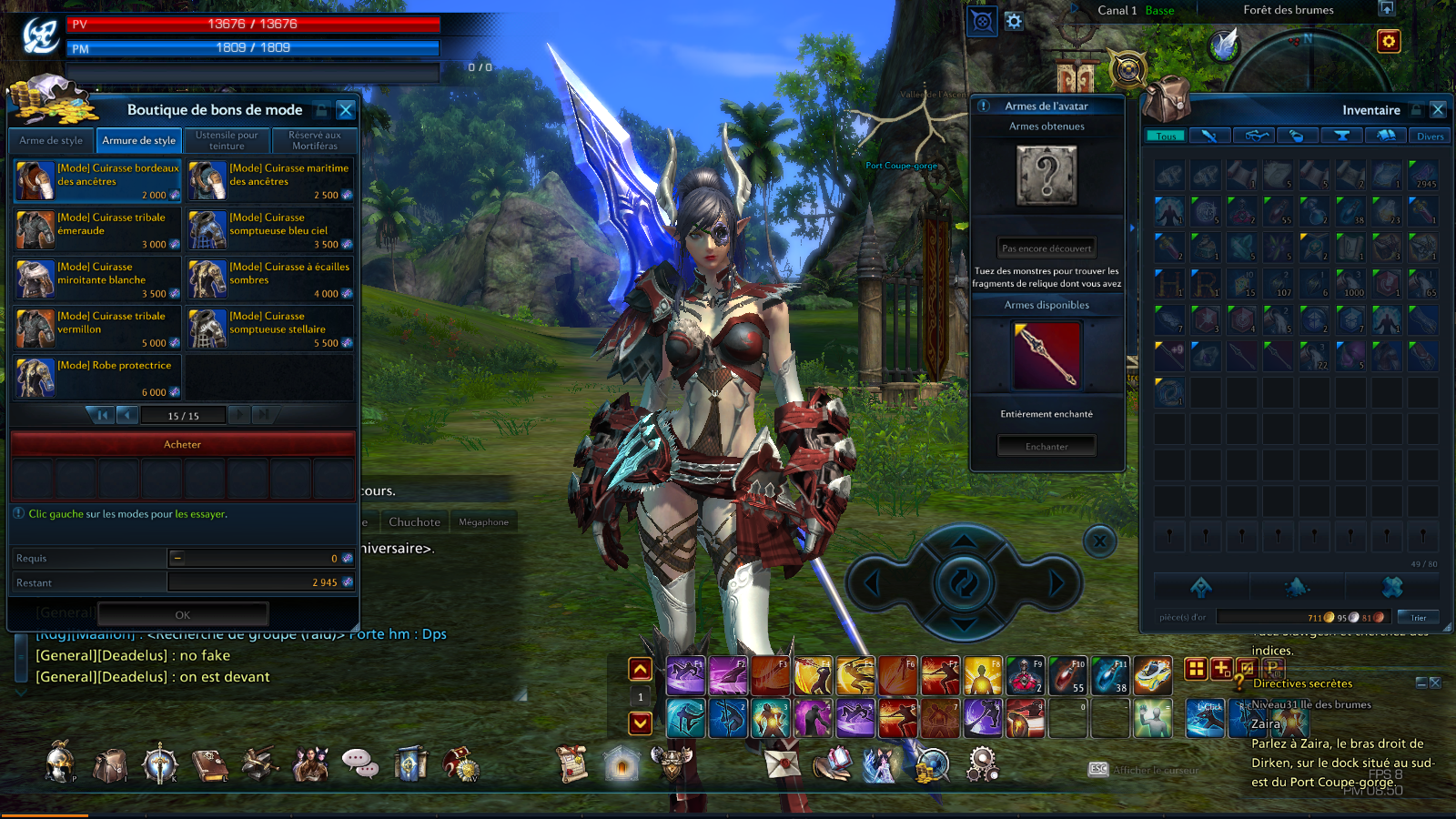
Task: Select the Robe protectrice item
Action: coord(97,378)
